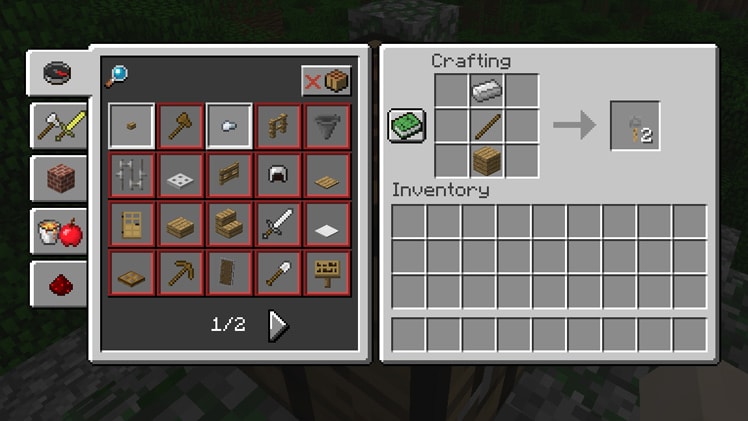The width and height of the screenshot is (748, 421).
Task: Open the search tab with the compass icon
Action: [x=60, y=73]
